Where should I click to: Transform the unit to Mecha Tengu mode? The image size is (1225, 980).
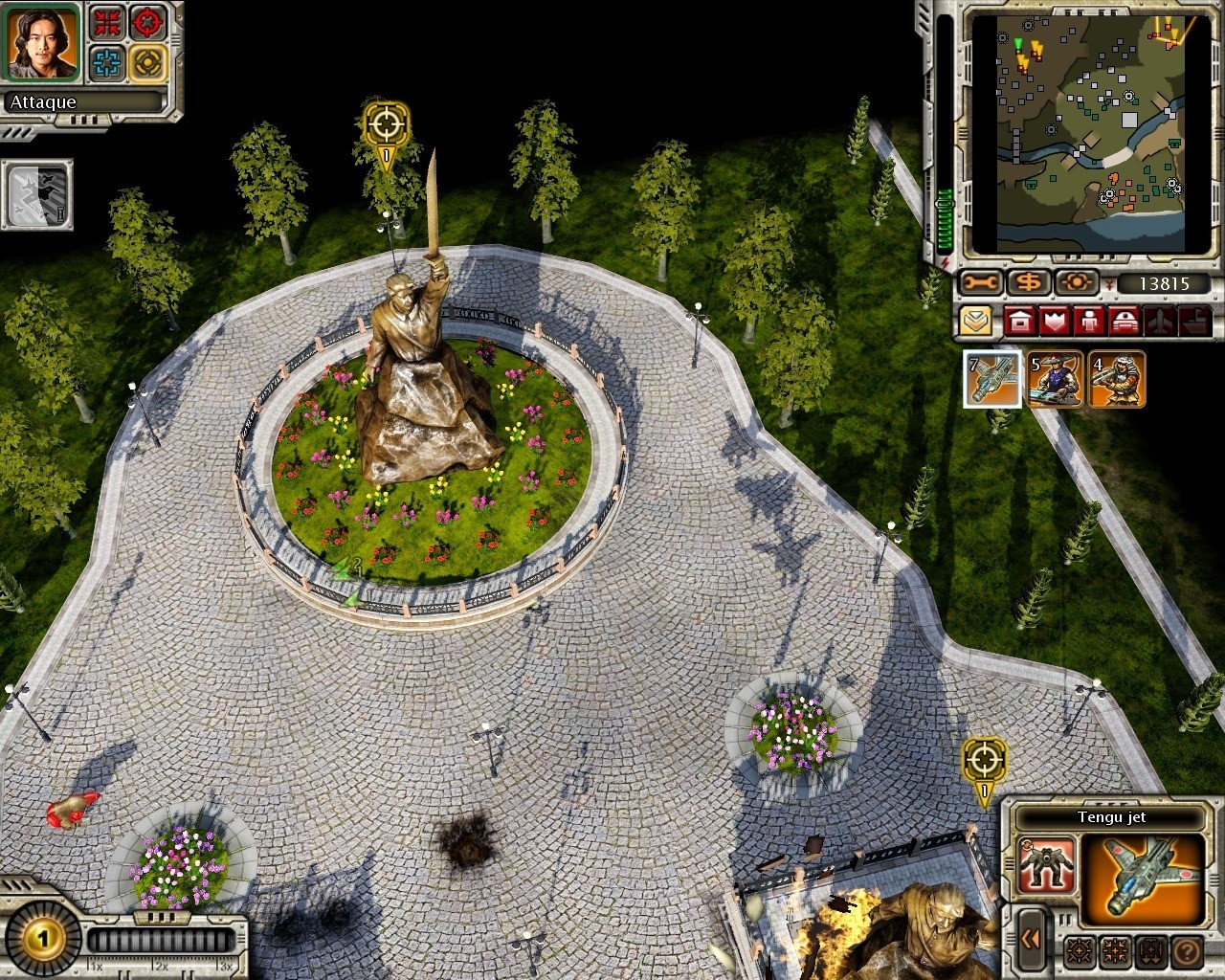coord(1046,864)
